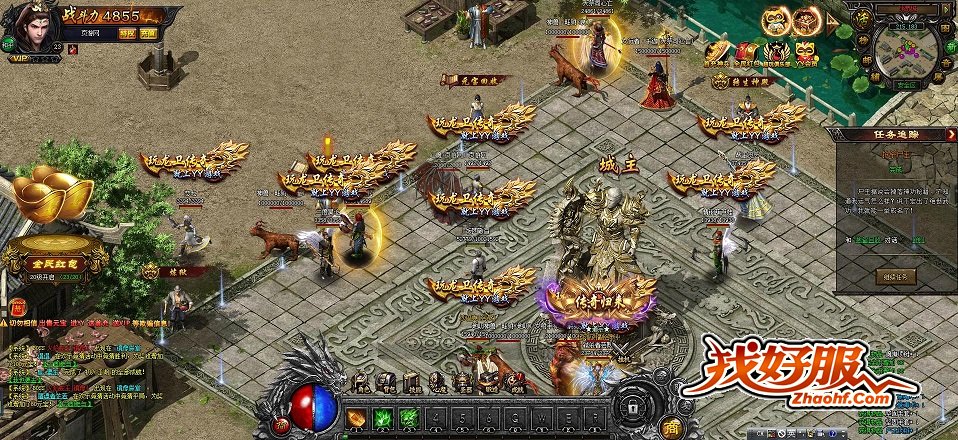Open the YY会员 cat icon
This screenshot has height=440, width=958.
click(804, 50)
